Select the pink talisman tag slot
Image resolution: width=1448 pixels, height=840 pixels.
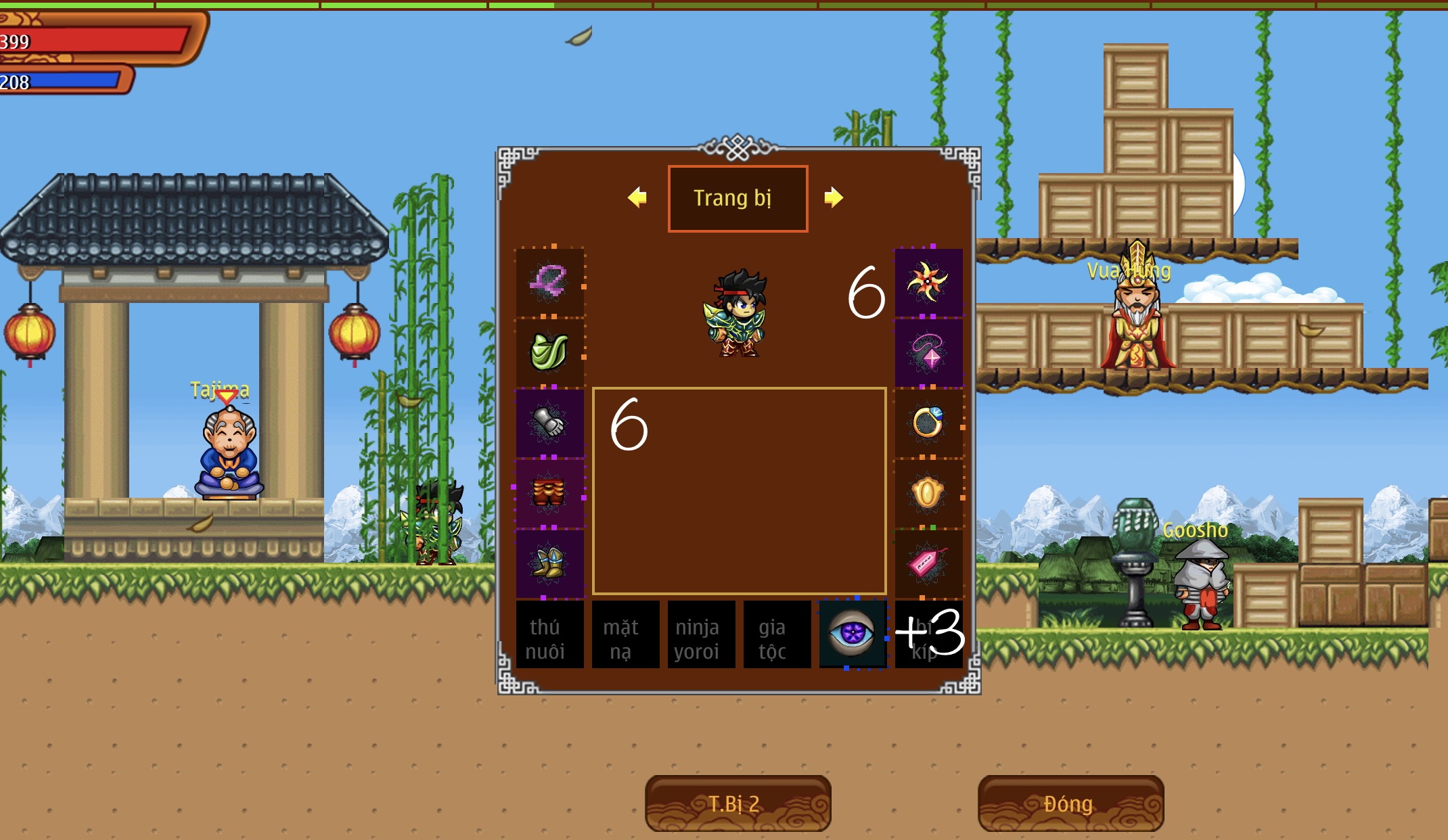tap(928, 563)
